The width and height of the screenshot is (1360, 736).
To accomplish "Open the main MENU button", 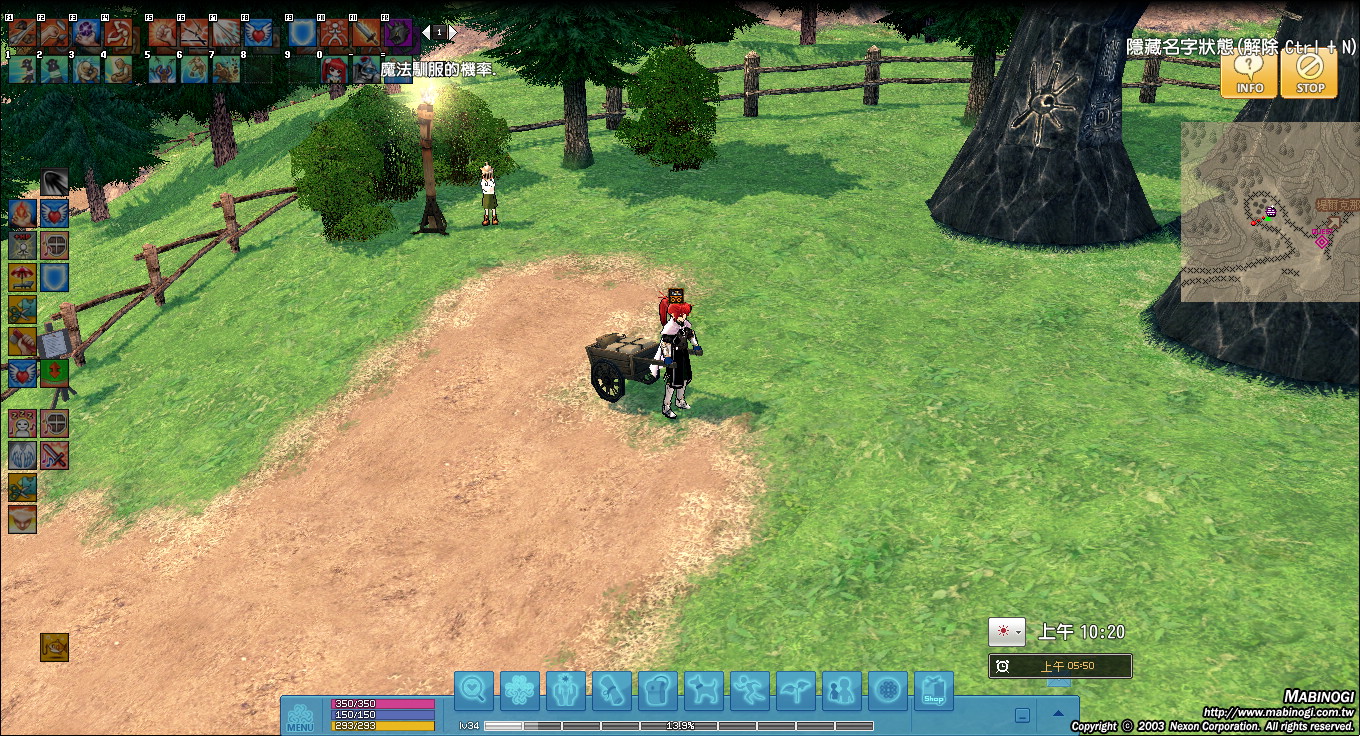I will click(x=300, y=718).
